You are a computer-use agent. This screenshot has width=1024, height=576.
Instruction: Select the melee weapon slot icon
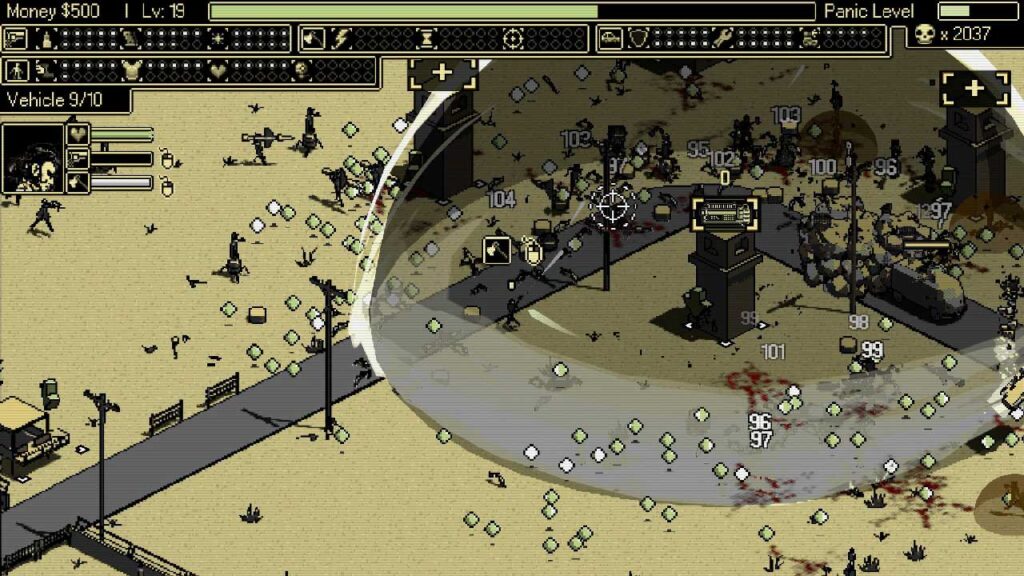(77, 183)
